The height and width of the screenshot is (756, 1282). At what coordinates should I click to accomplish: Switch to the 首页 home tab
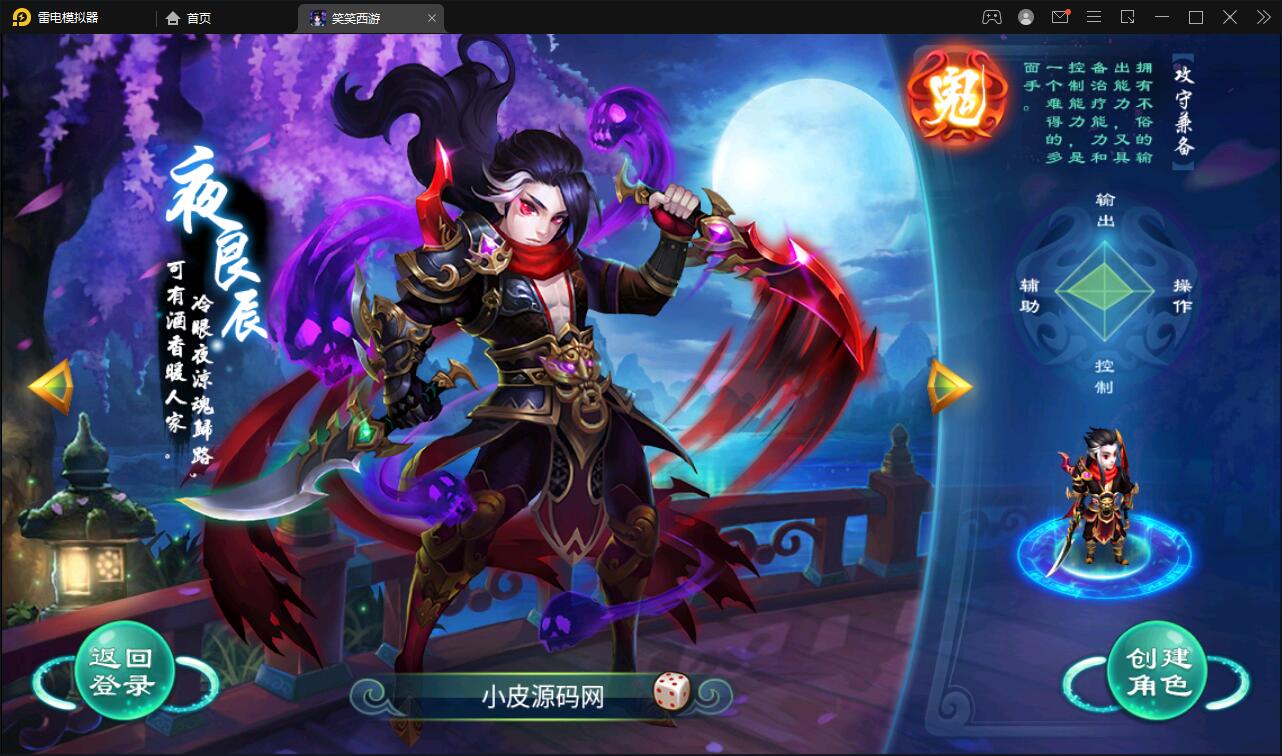189,17
